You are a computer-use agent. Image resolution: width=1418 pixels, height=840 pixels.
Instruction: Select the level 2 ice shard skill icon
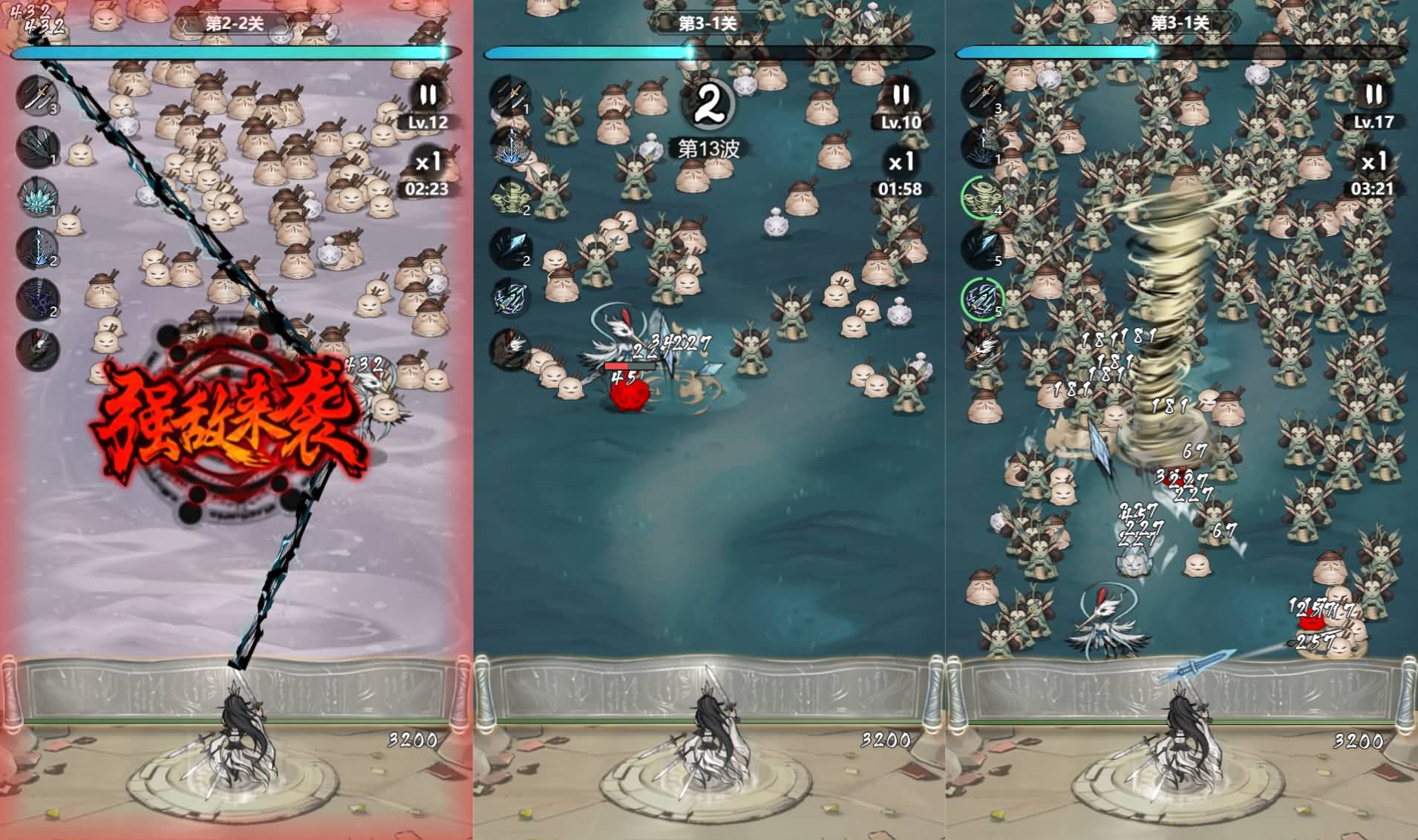pyautogui.click(x=510, y=247)
